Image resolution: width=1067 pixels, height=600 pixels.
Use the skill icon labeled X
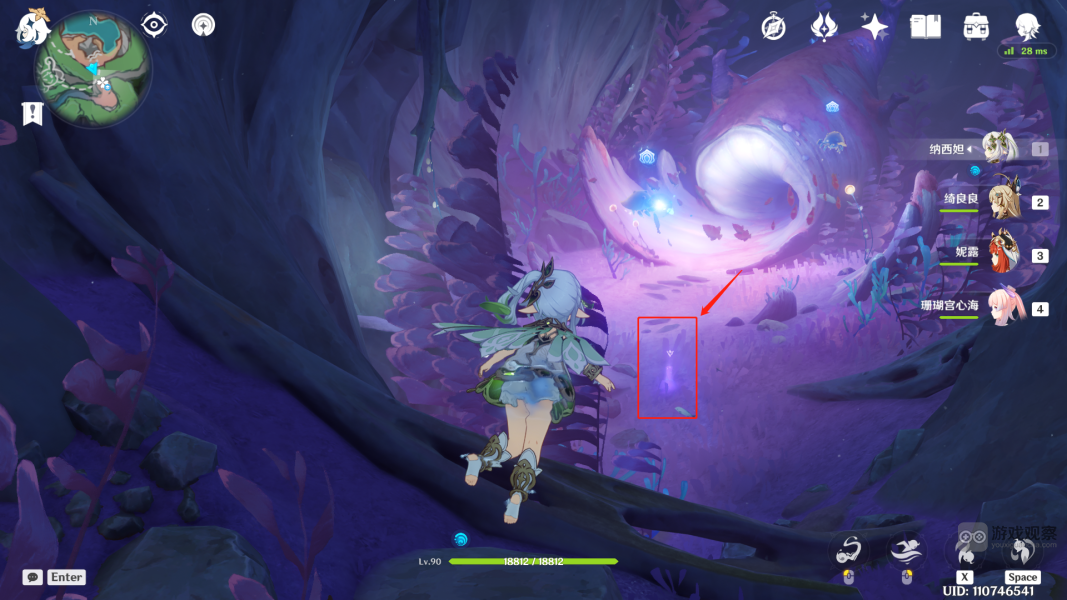(964, 550)
